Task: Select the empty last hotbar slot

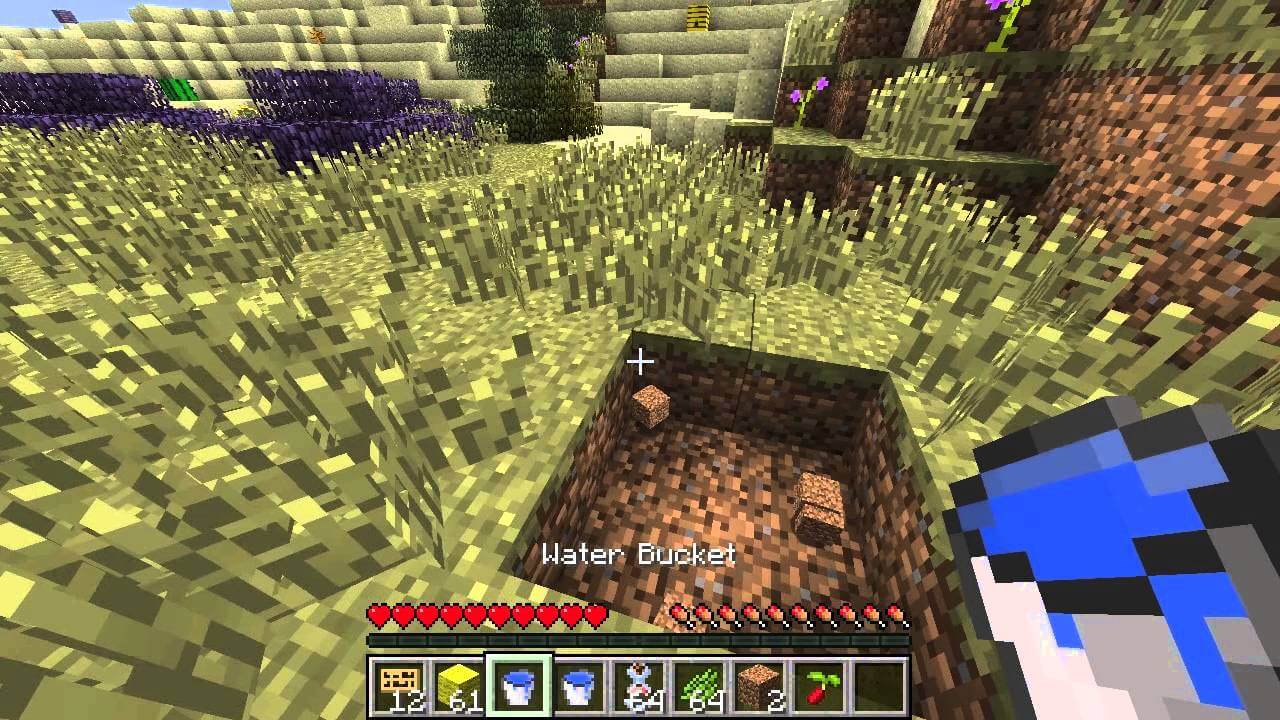Action: point(878,686)
